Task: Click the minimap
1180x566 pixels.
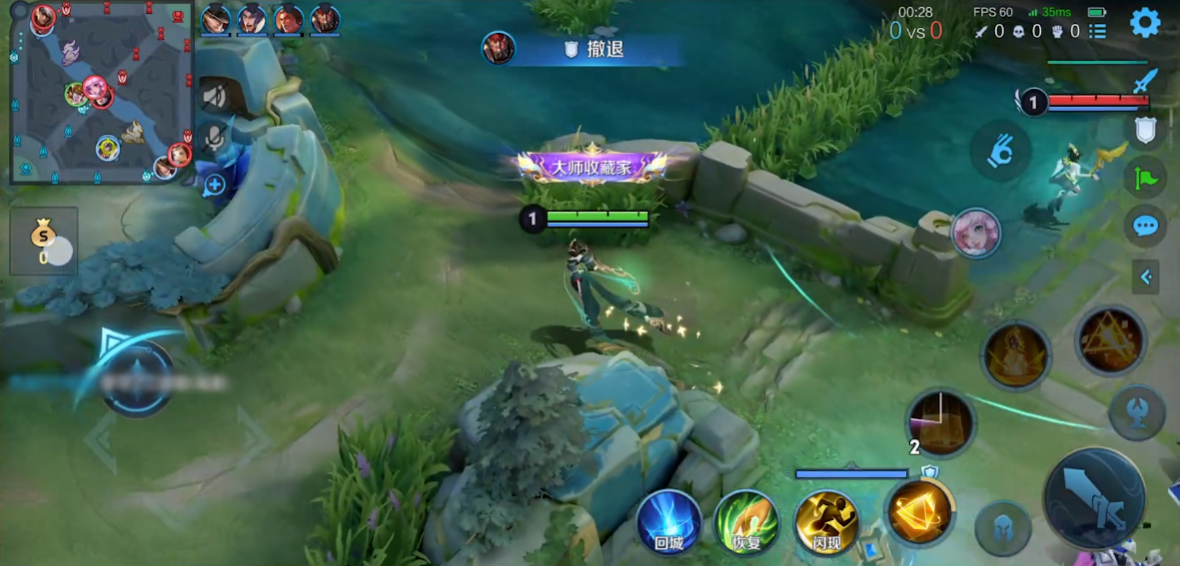Action: click(100, 93)
